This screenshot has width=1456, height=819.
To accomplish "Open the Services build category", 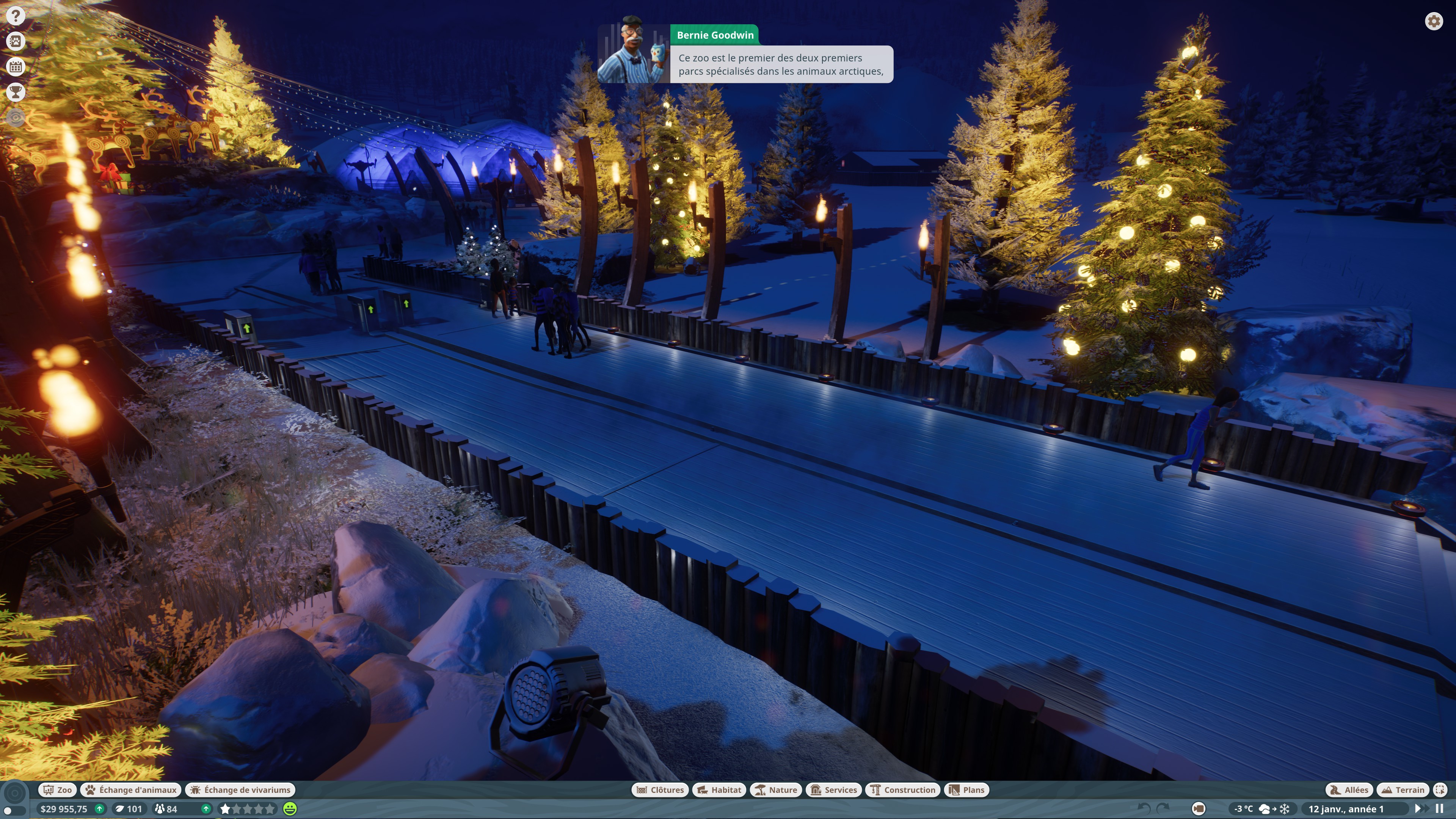I will tap(834, 789).
